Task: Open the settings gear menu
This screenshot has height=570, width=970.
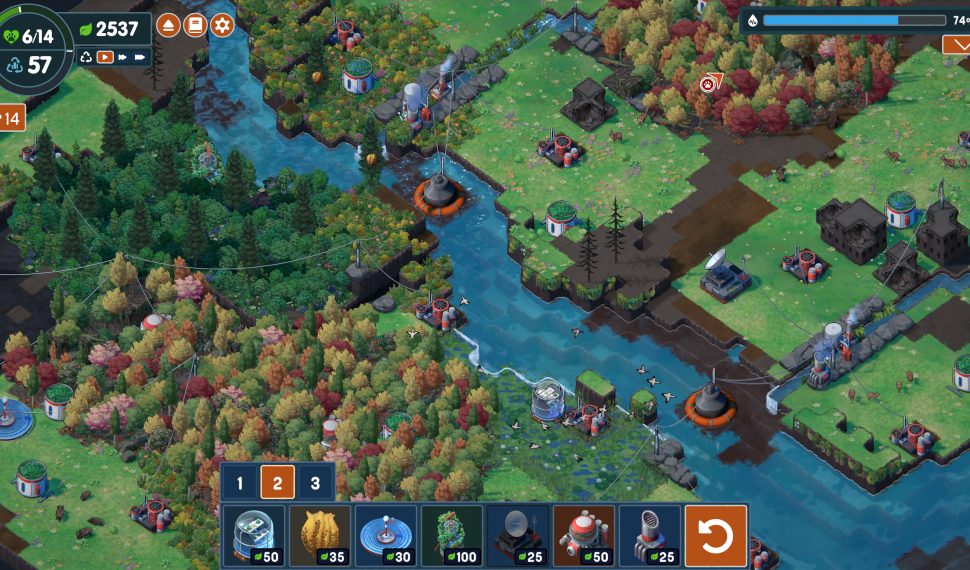Action: [222, 25]
